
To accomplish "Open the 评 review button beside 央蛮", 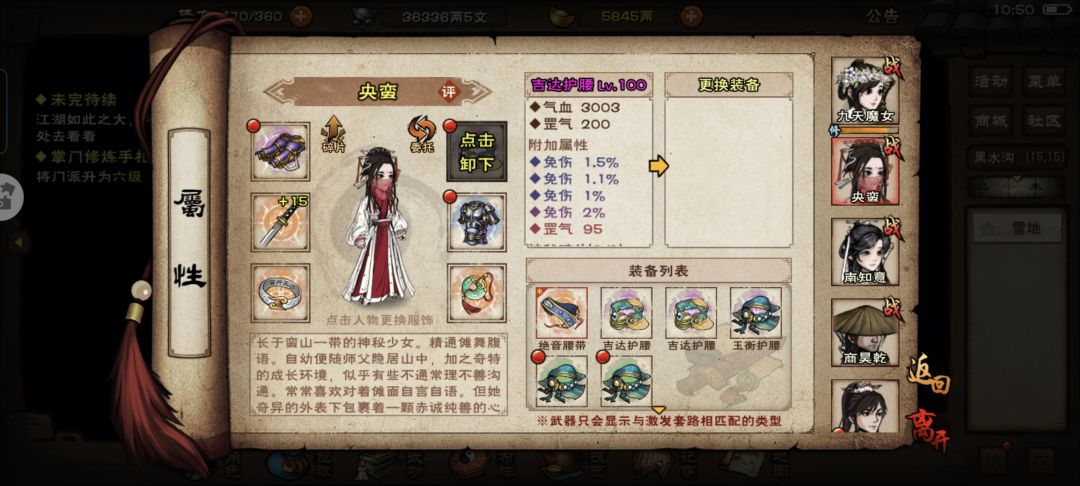I will point(450,91).
